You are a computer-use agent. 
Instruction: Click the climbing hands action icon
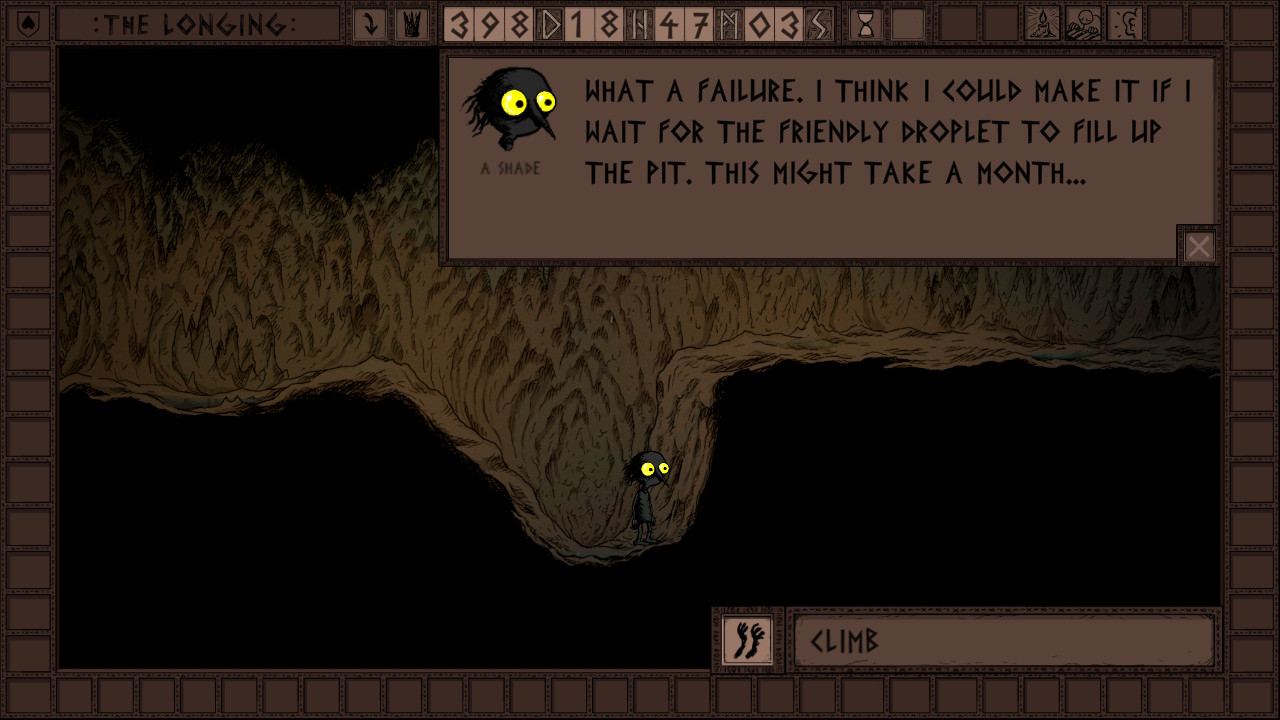[x=747, y=639]
